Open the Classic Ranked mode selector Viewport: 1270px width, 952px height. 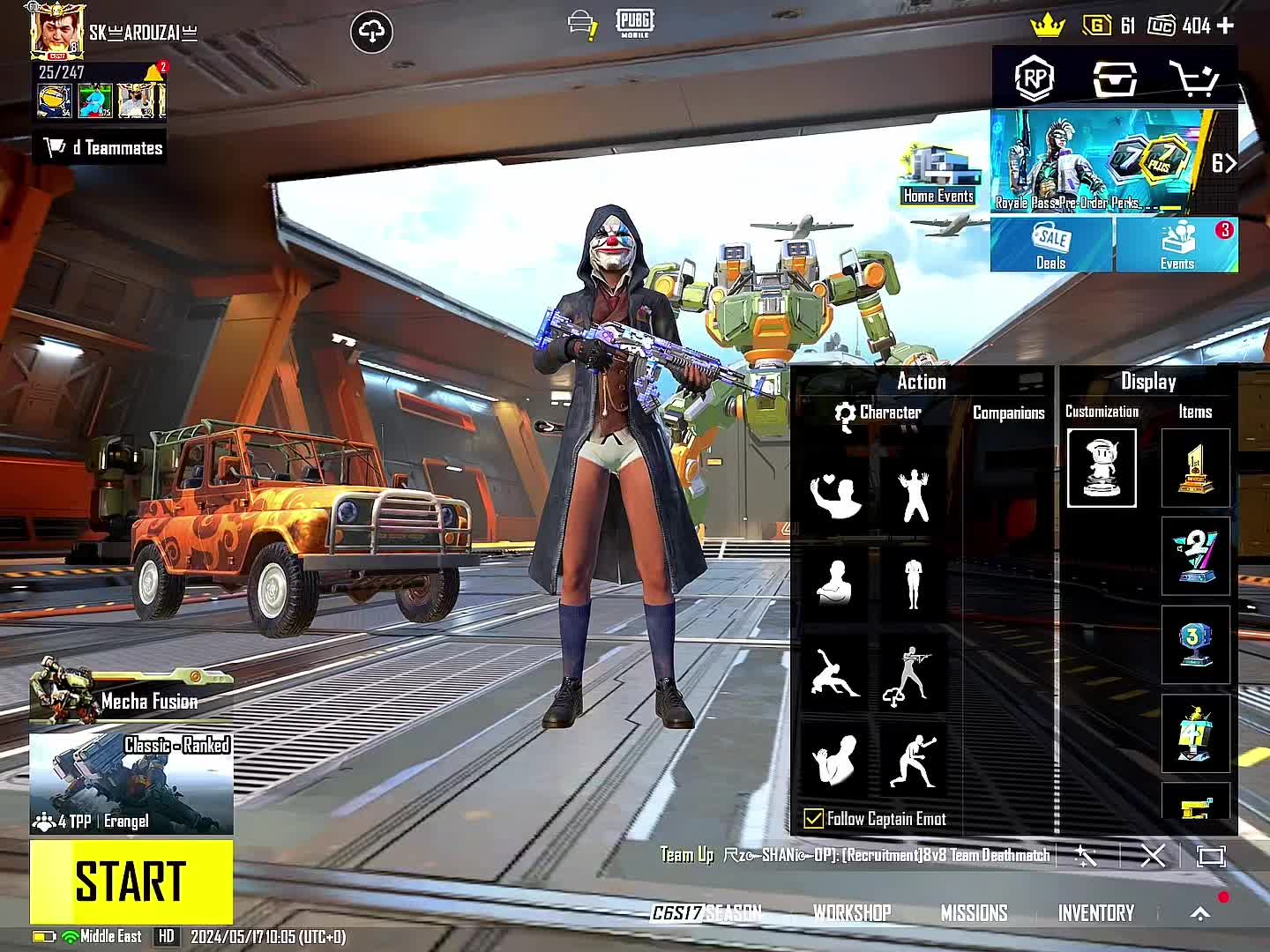click(131, 784)
